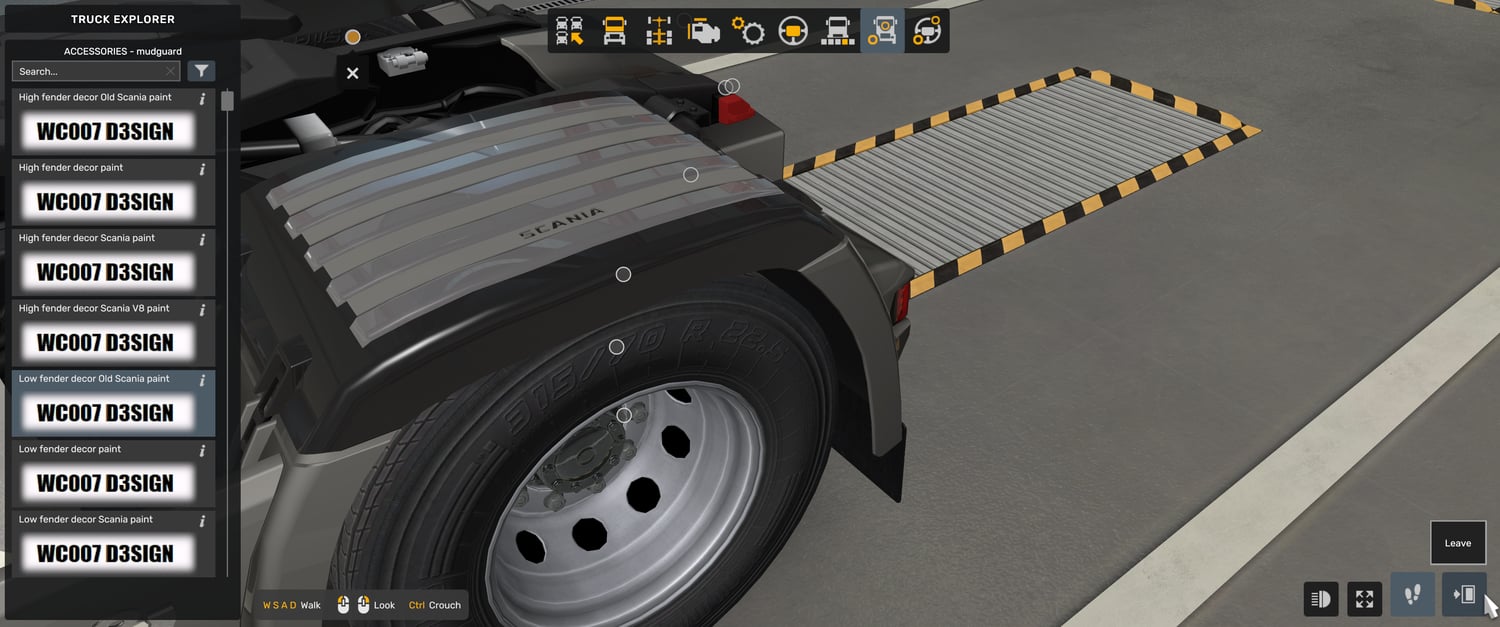The height and width of the screenshot is (627, 1500).
Task: Show info for High fender decor paint
Action: coord(203,169)
